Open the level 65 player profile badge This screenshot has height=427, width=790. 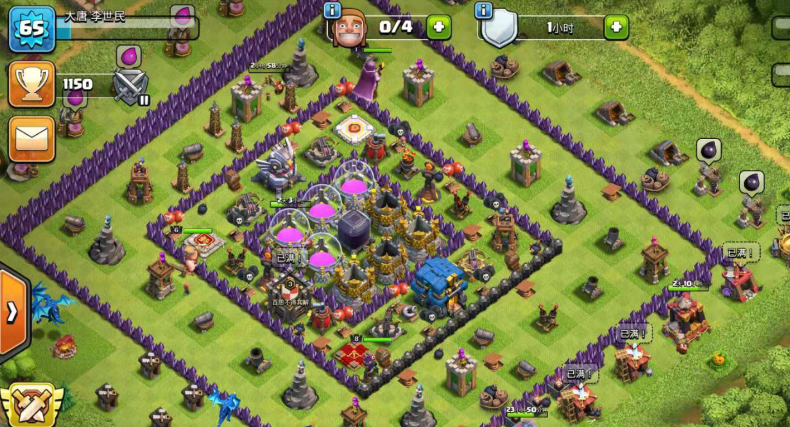[x=31, y=28]
